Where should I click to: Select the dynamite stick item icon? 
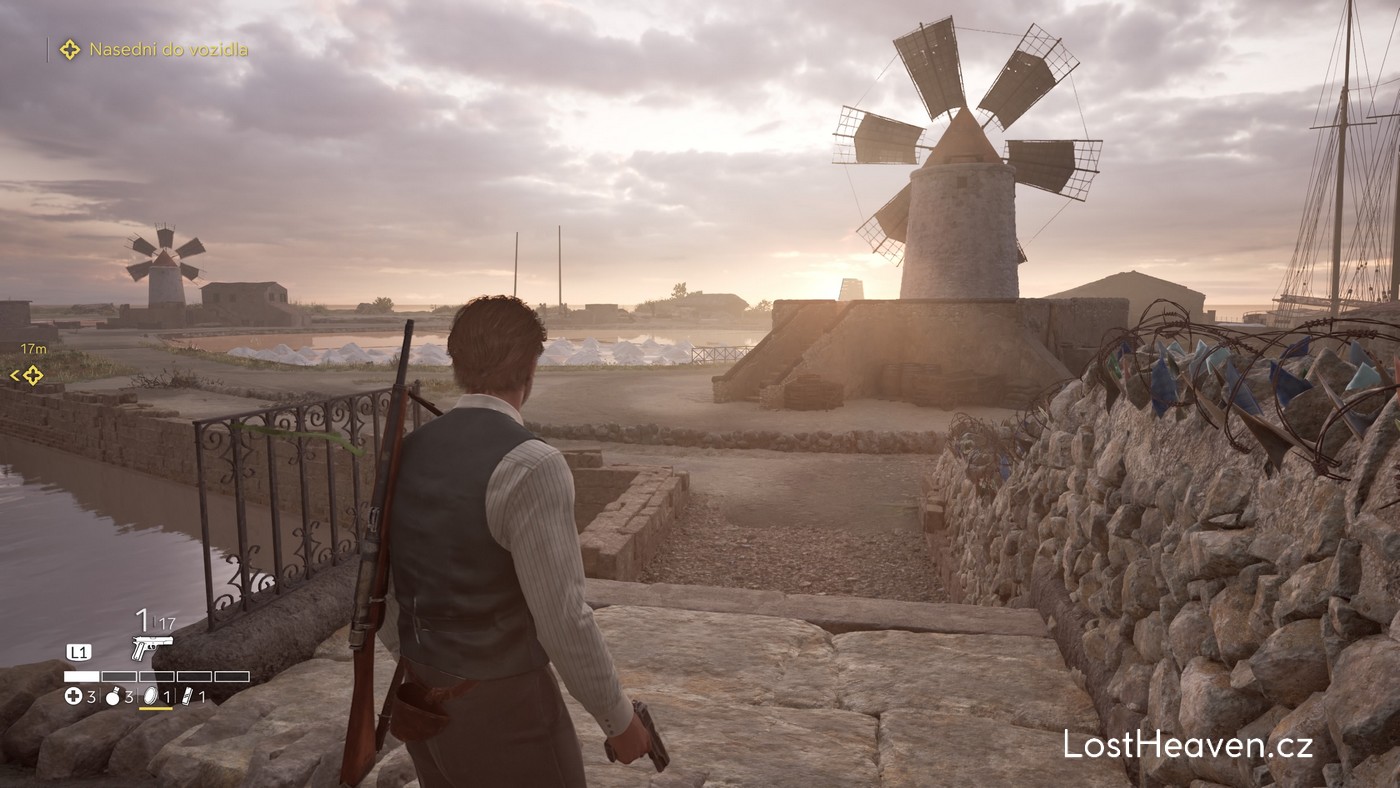(x=187, y=696)
